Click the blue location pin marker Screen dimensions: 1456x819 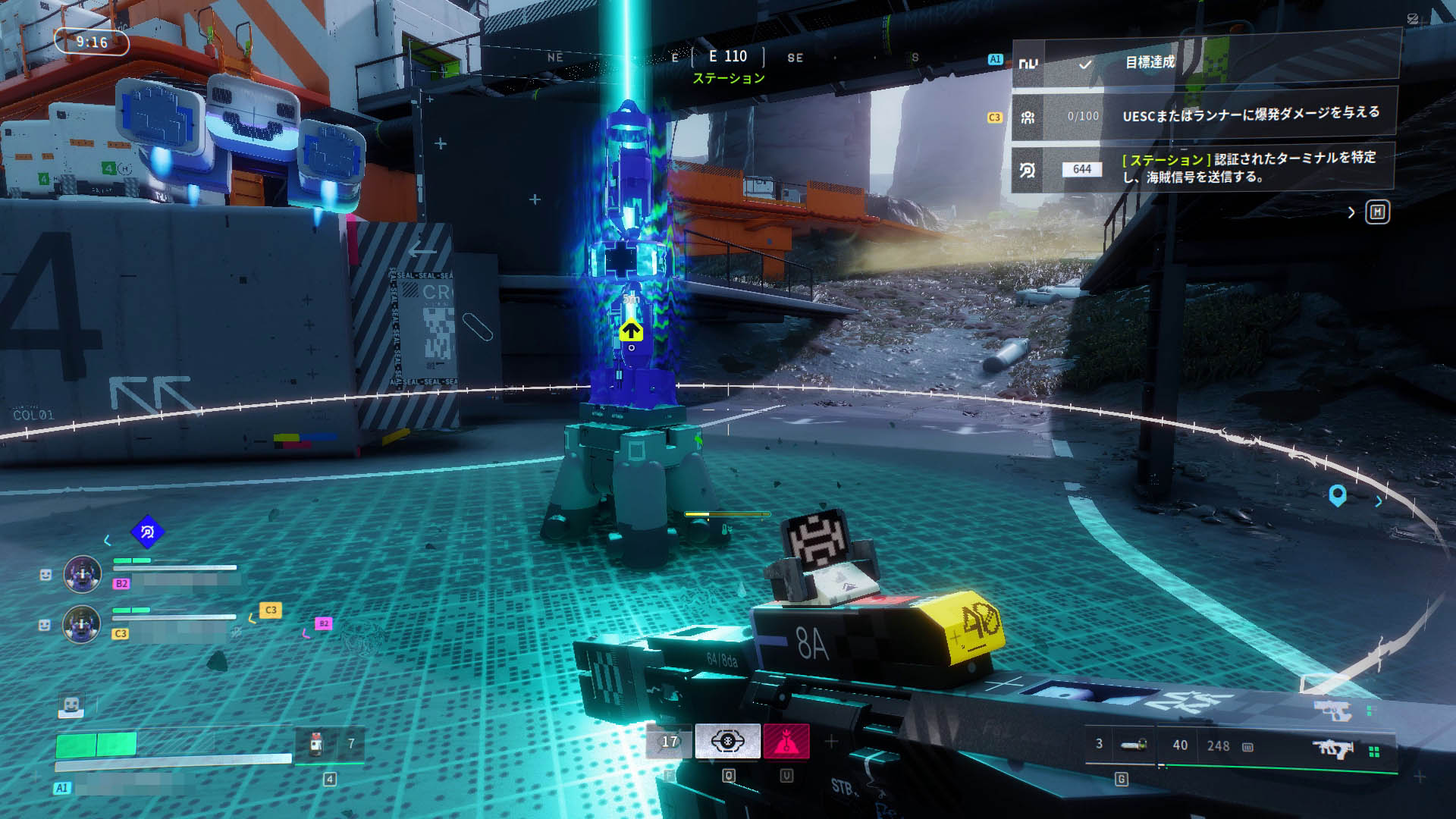tap(1338, 496)
